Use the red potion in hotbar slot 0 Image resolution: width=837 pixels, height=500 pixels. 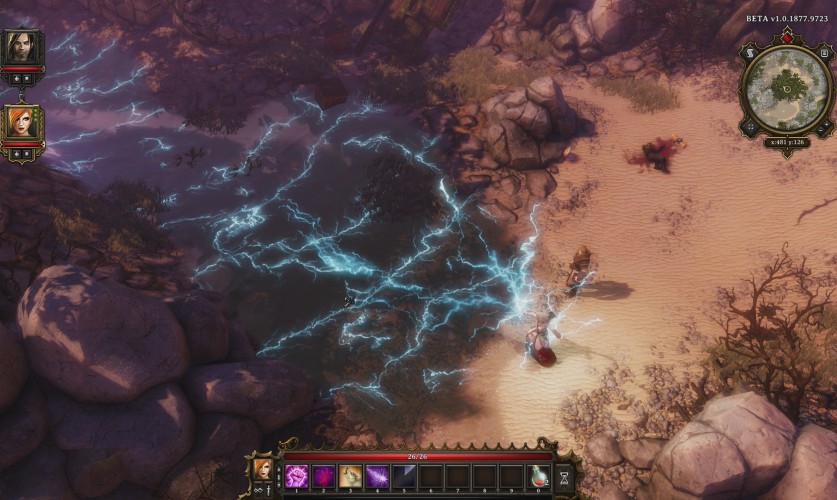(x=539, y=476)
